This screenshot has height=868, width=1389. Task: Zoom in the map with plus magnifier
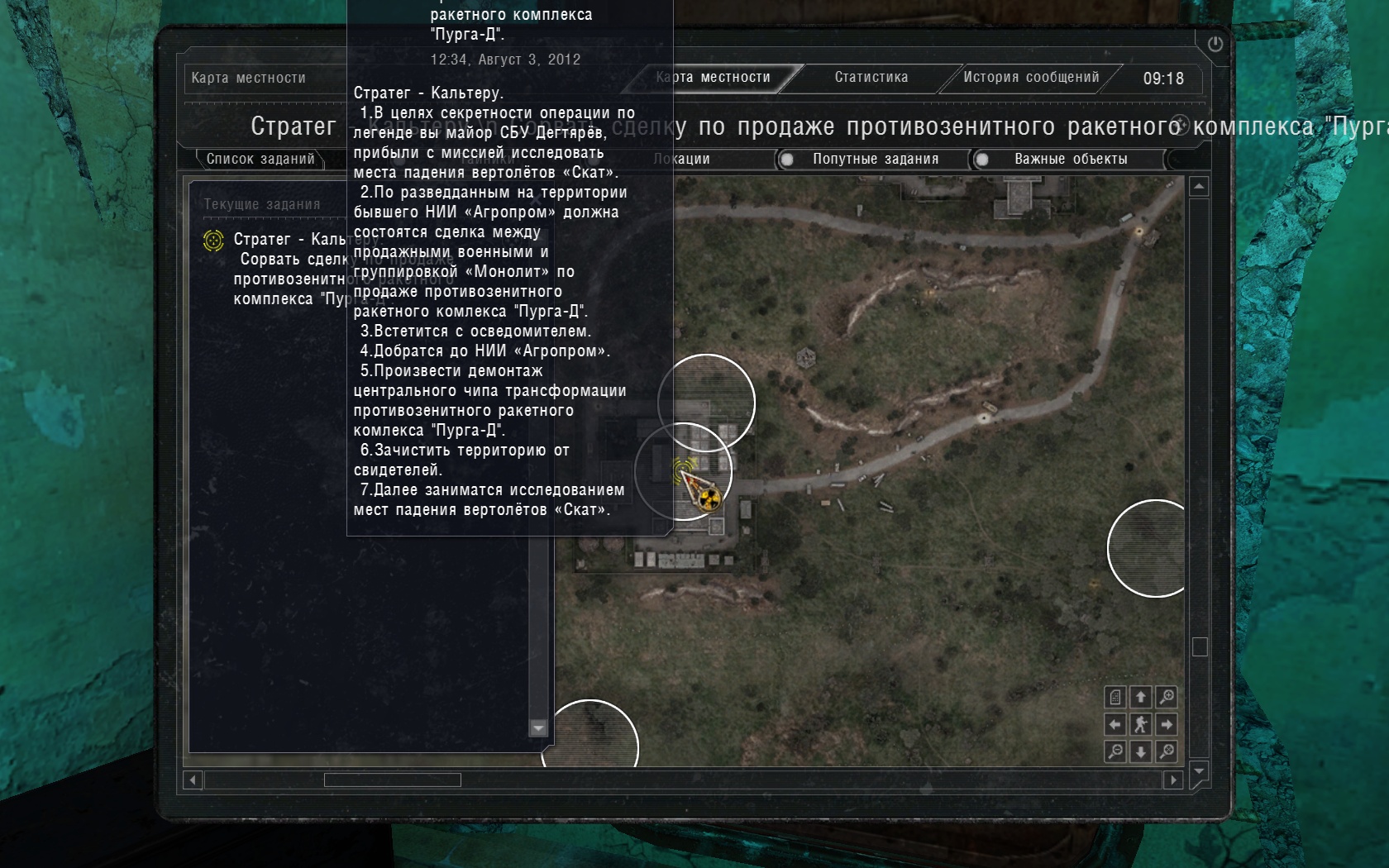pos(1167,697)
